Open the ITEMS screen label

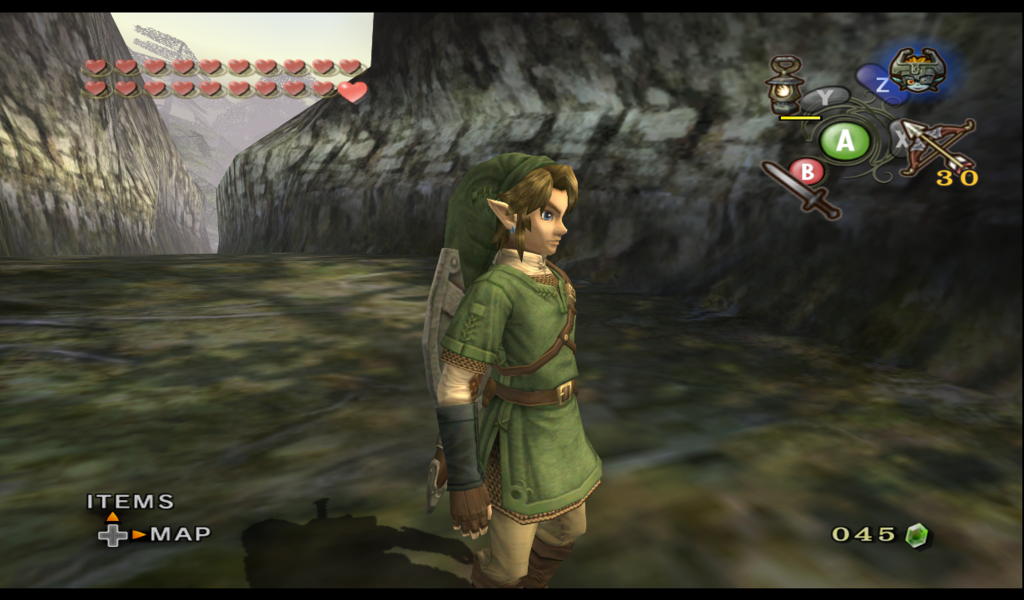[130, 502]
